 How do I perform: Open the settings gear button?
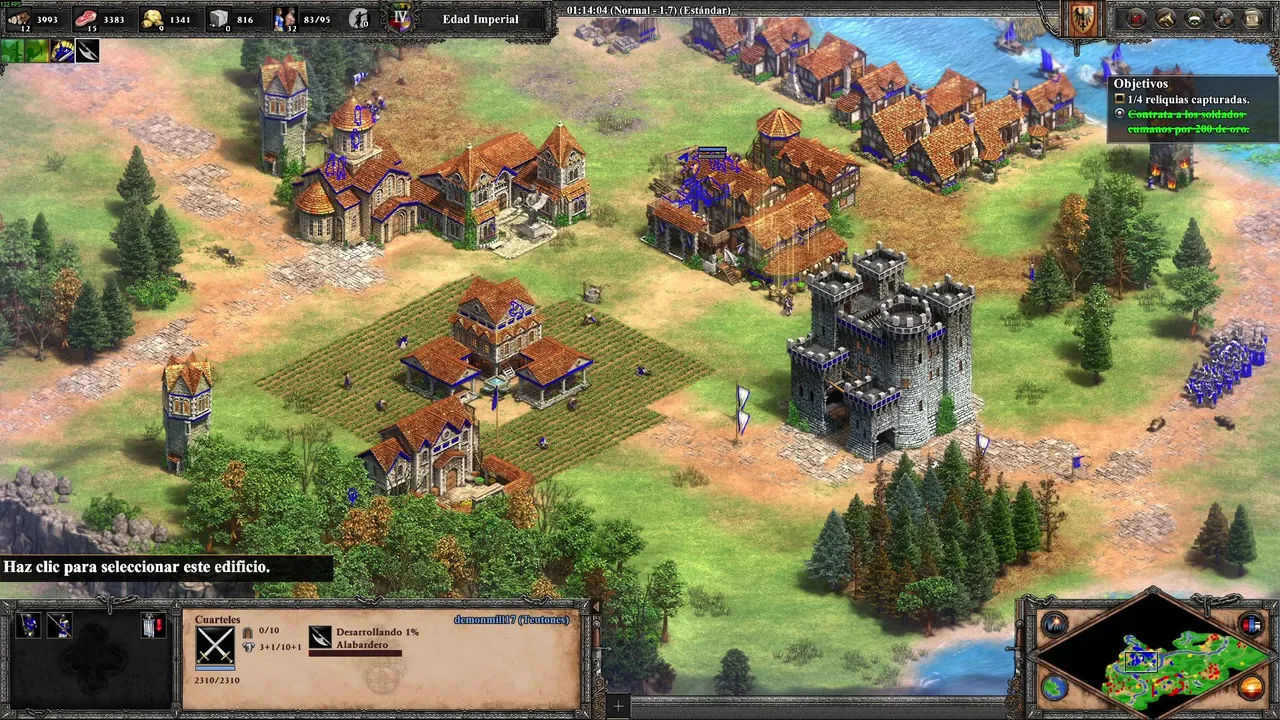[x=1224, y=18]
